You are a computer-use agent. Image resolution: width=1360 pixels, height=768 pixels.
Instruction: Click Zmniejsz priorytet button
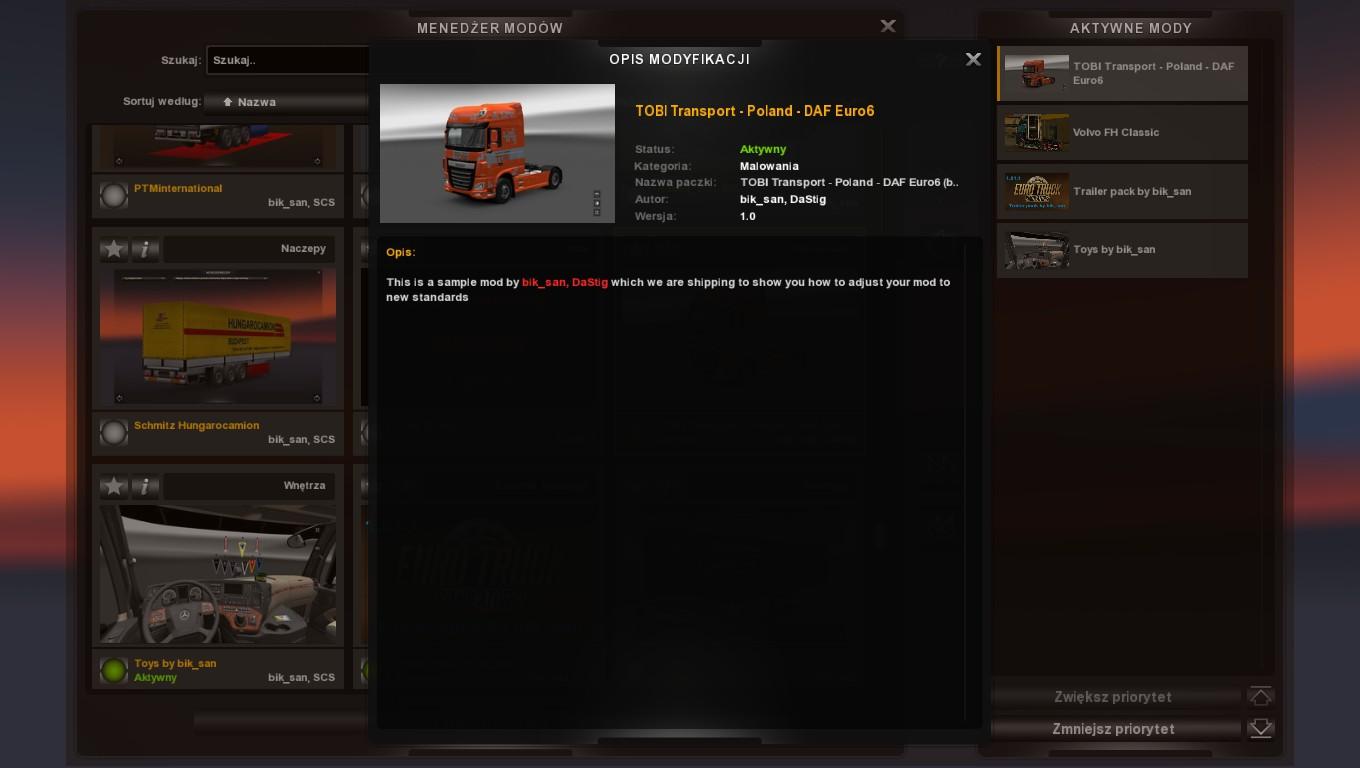pos(1113,729)
